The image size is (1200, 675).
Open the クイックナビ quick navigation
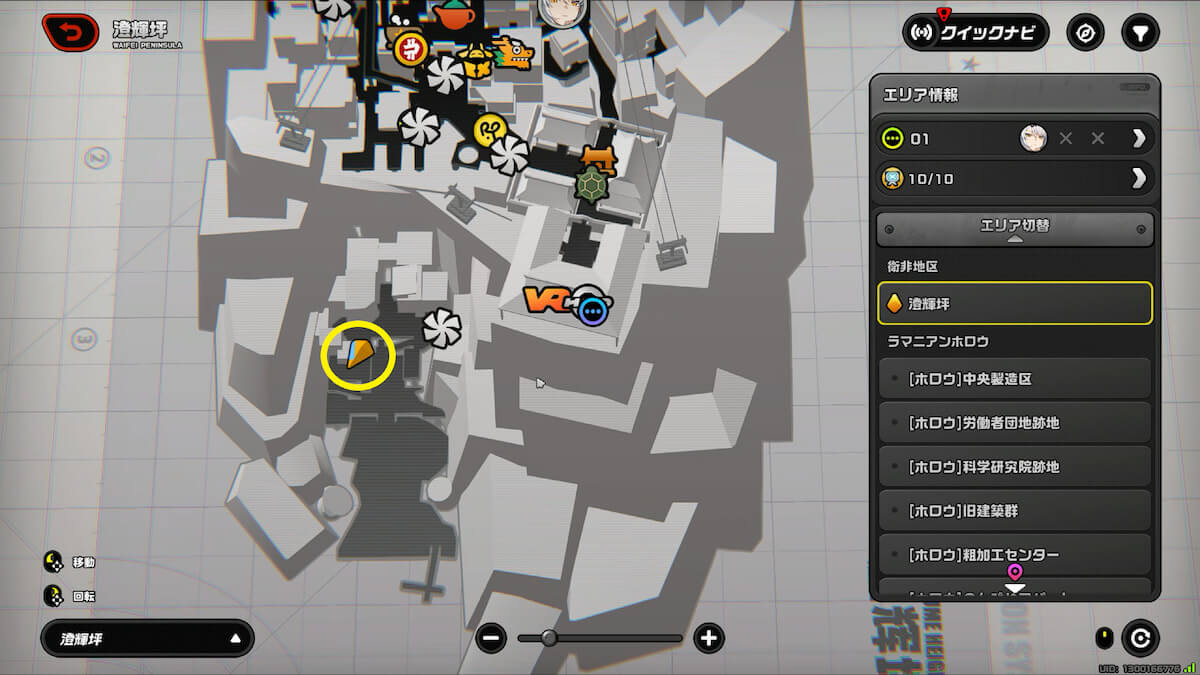pos(975,33)
